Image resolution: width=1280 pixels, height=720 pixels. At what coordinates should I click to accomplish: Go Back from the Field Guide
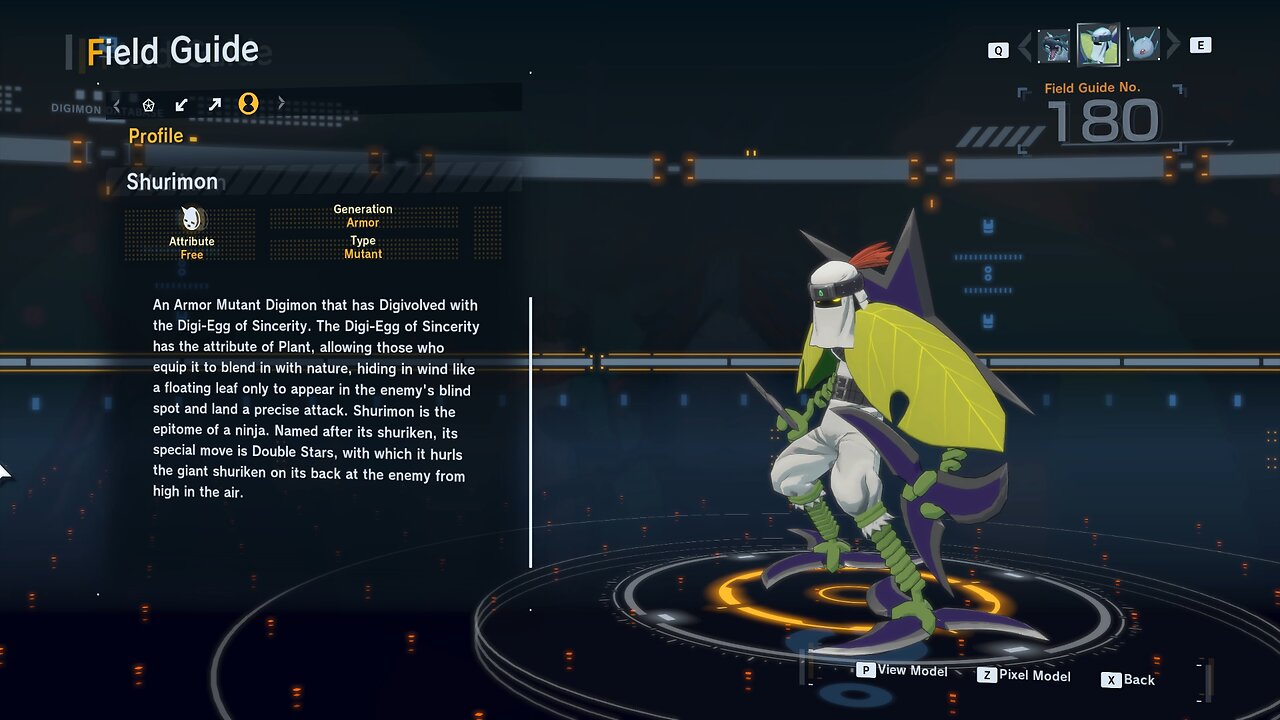pyautogui.click(x=1128, y=680)
